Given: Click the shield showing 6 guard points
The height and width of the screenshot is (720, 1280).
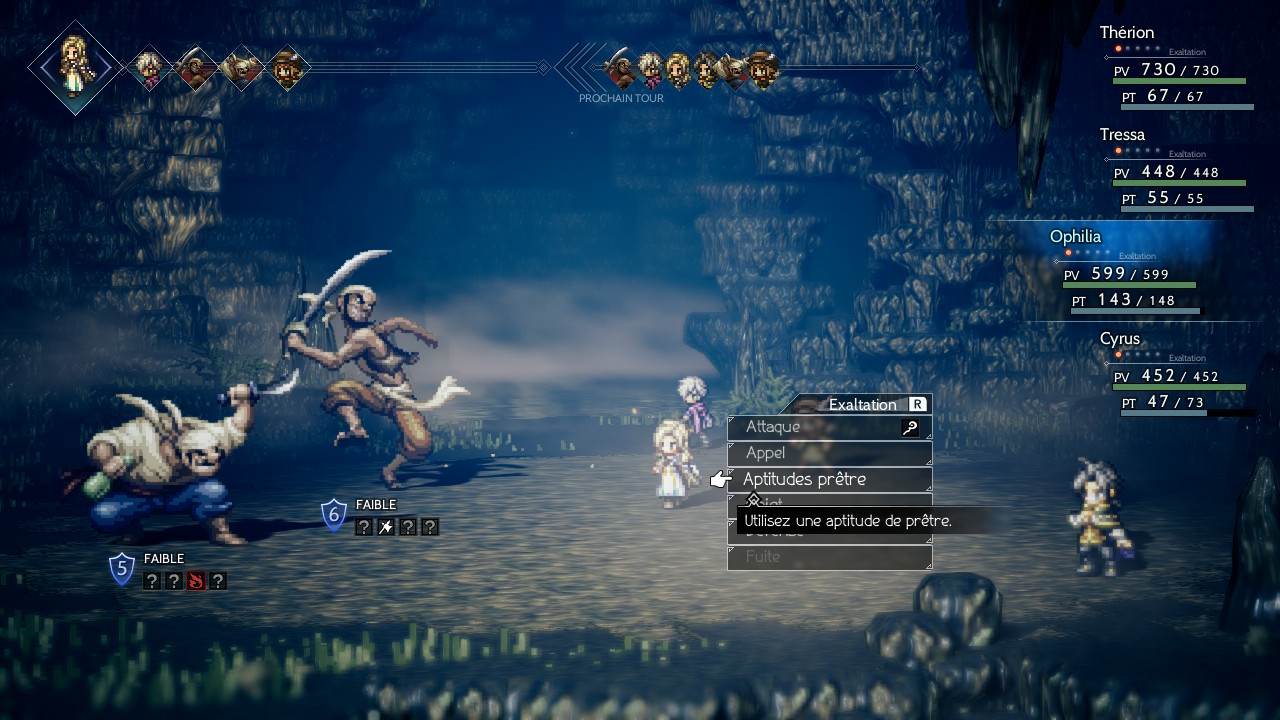Looking at the screenshot, I should [x=334, y=515].
